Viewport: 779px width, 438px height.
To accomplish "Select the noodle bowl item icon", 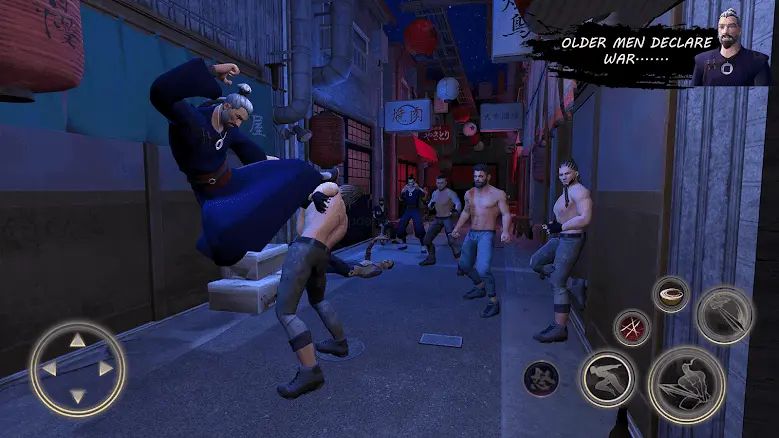I will [670, 295].
